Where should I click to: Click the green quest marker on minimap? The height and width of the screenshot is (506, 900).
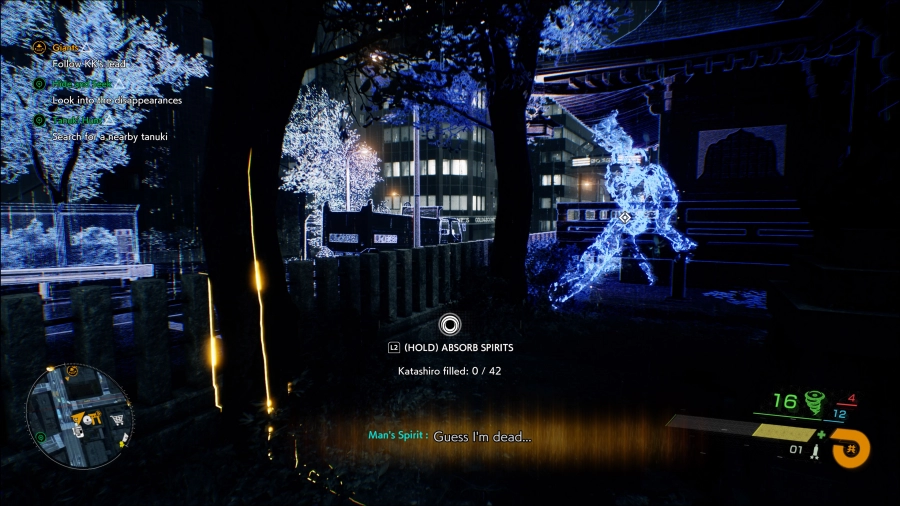click(40, 437)
